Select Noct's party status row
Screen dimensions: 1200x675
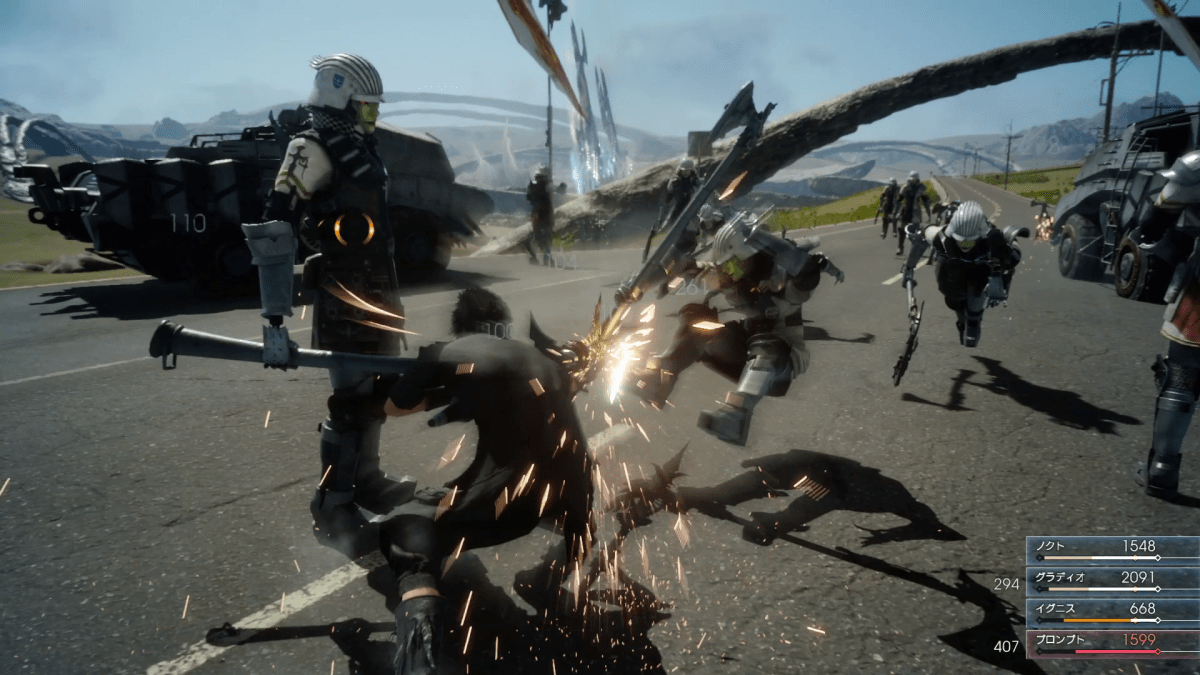click(1112, 549)
